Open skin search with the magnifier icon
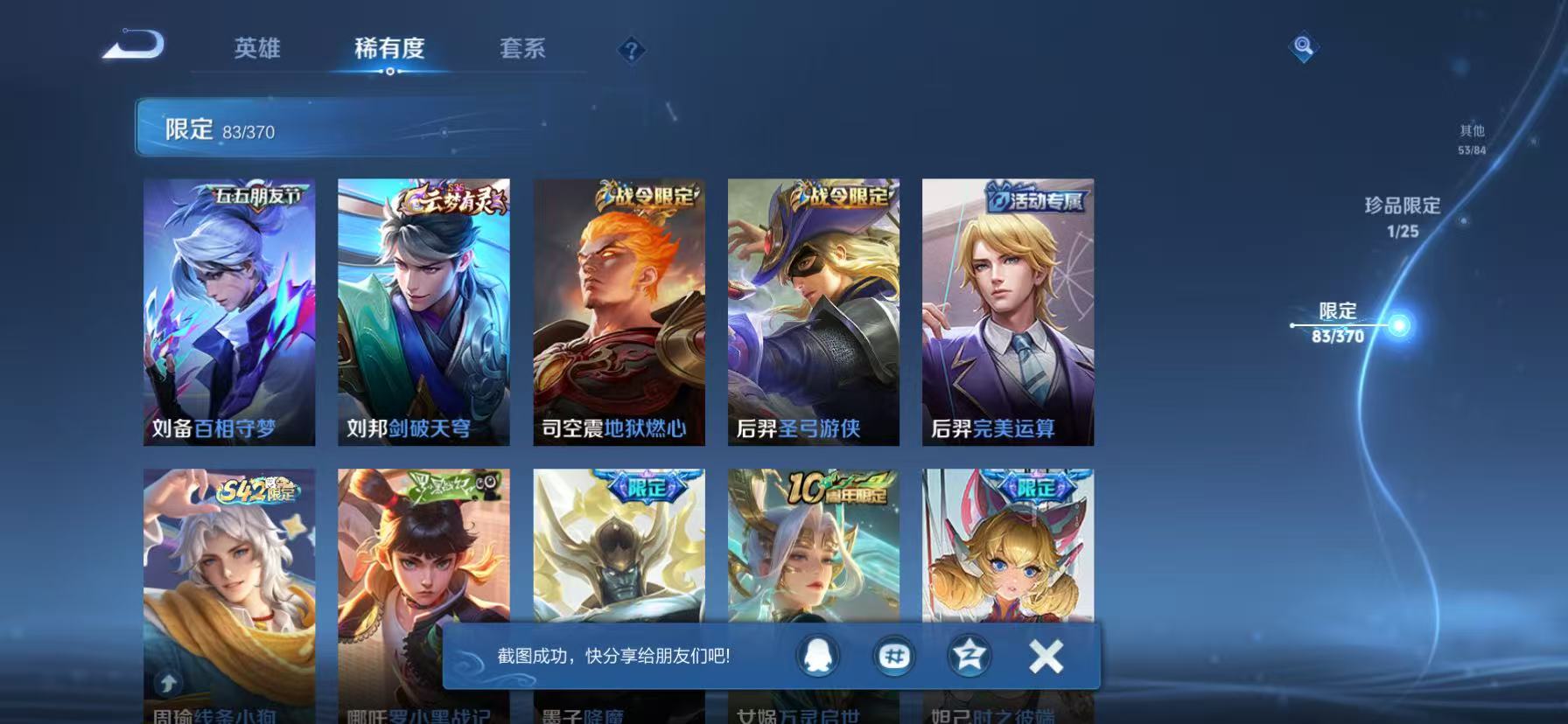 [x=1304, y=48]
